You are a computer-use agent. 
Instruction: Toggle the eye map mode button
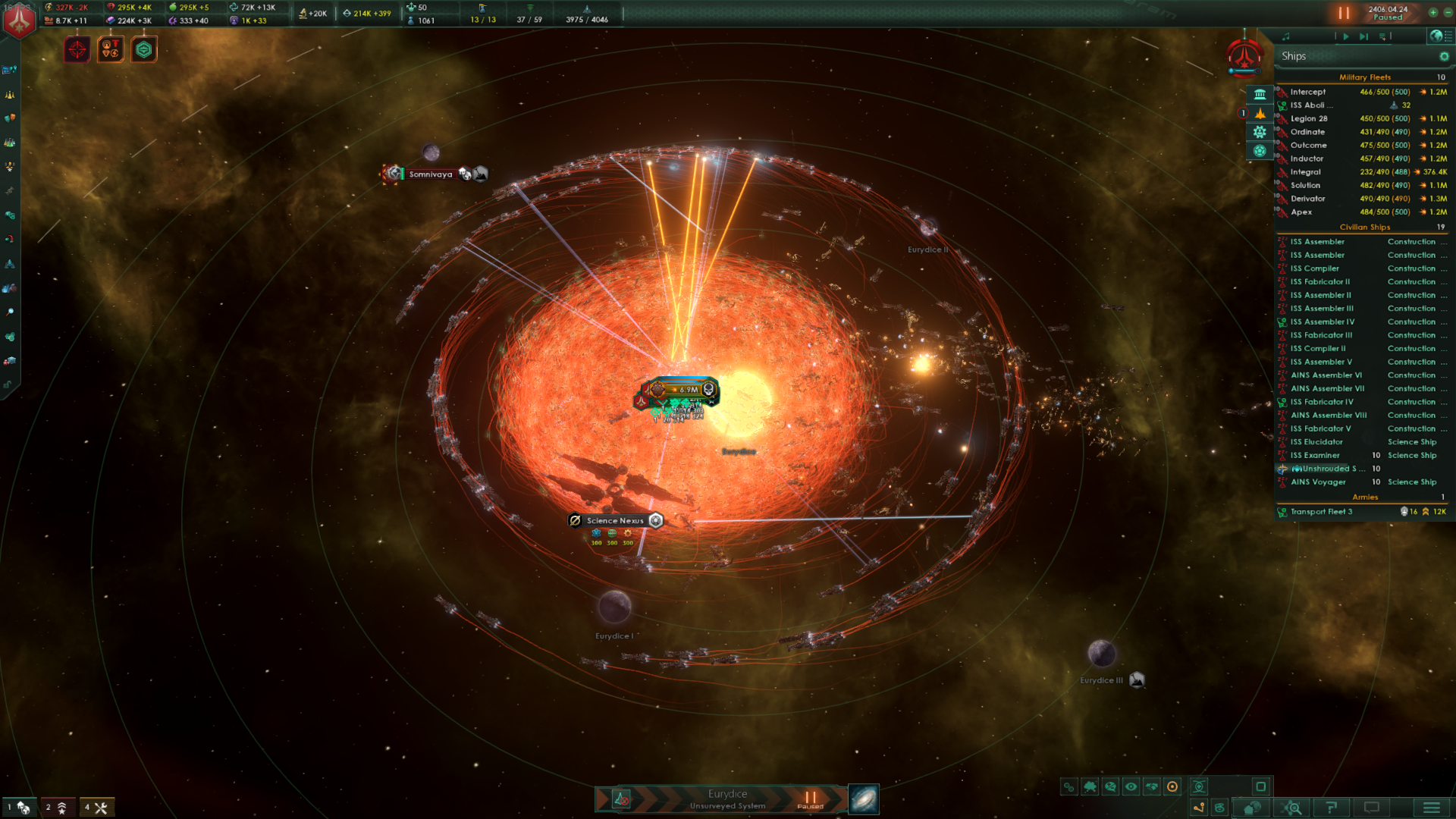point(1131,787)
